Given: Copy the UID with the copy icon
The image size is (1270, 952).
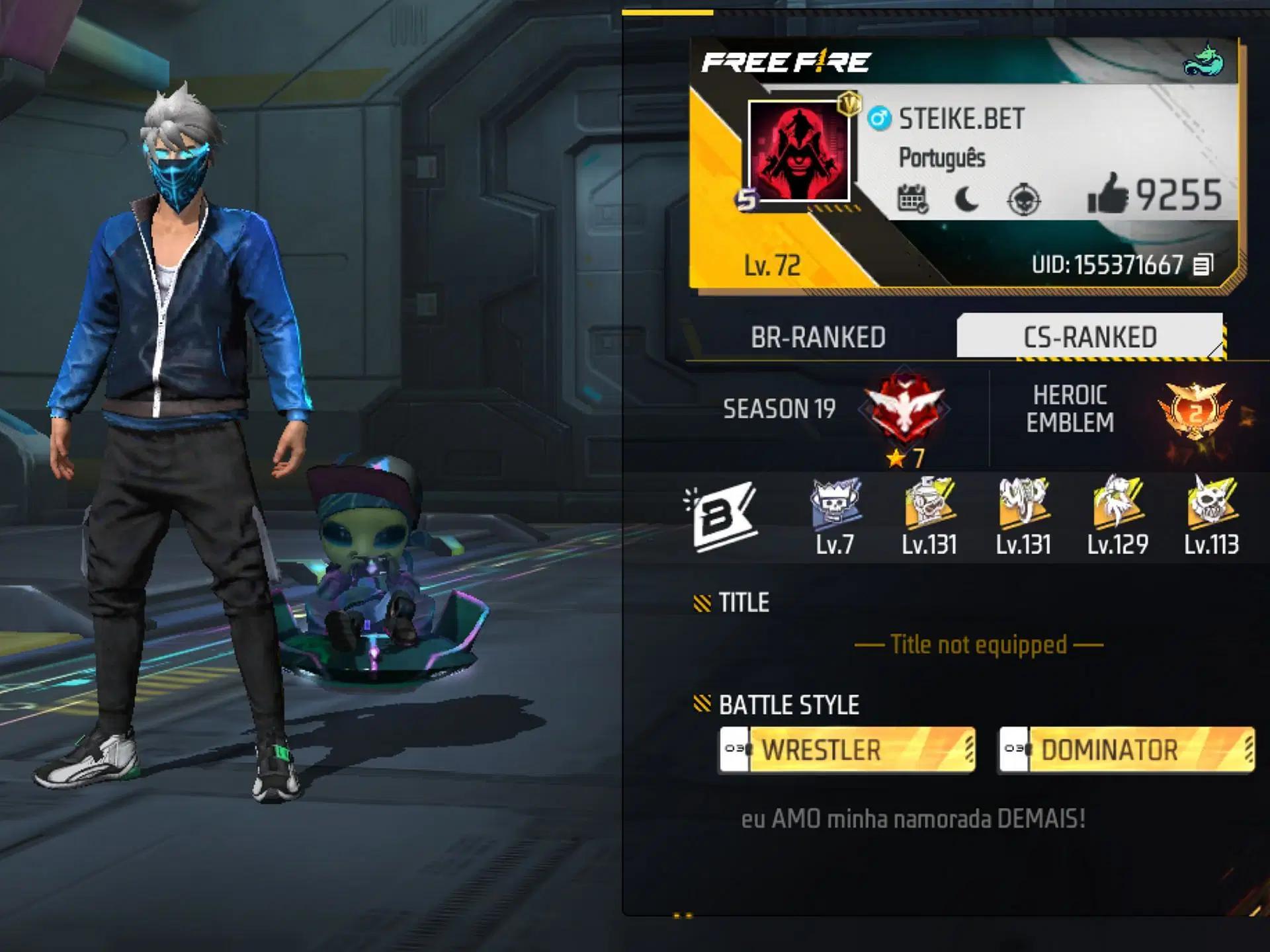Looking at the screenshot, I should 1203,265.
